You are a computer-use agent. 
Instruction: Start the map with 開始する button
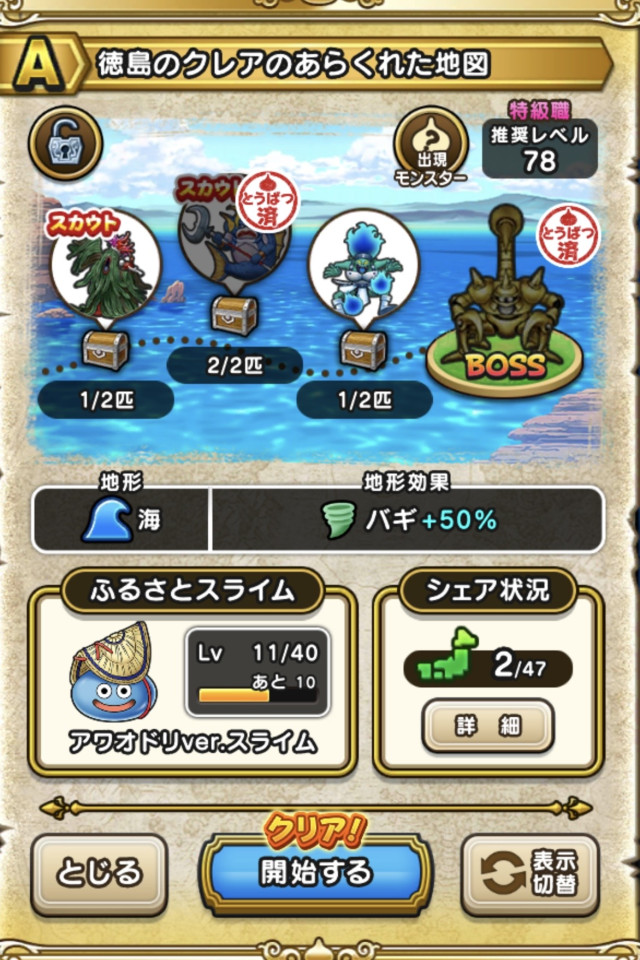point(316,874)
